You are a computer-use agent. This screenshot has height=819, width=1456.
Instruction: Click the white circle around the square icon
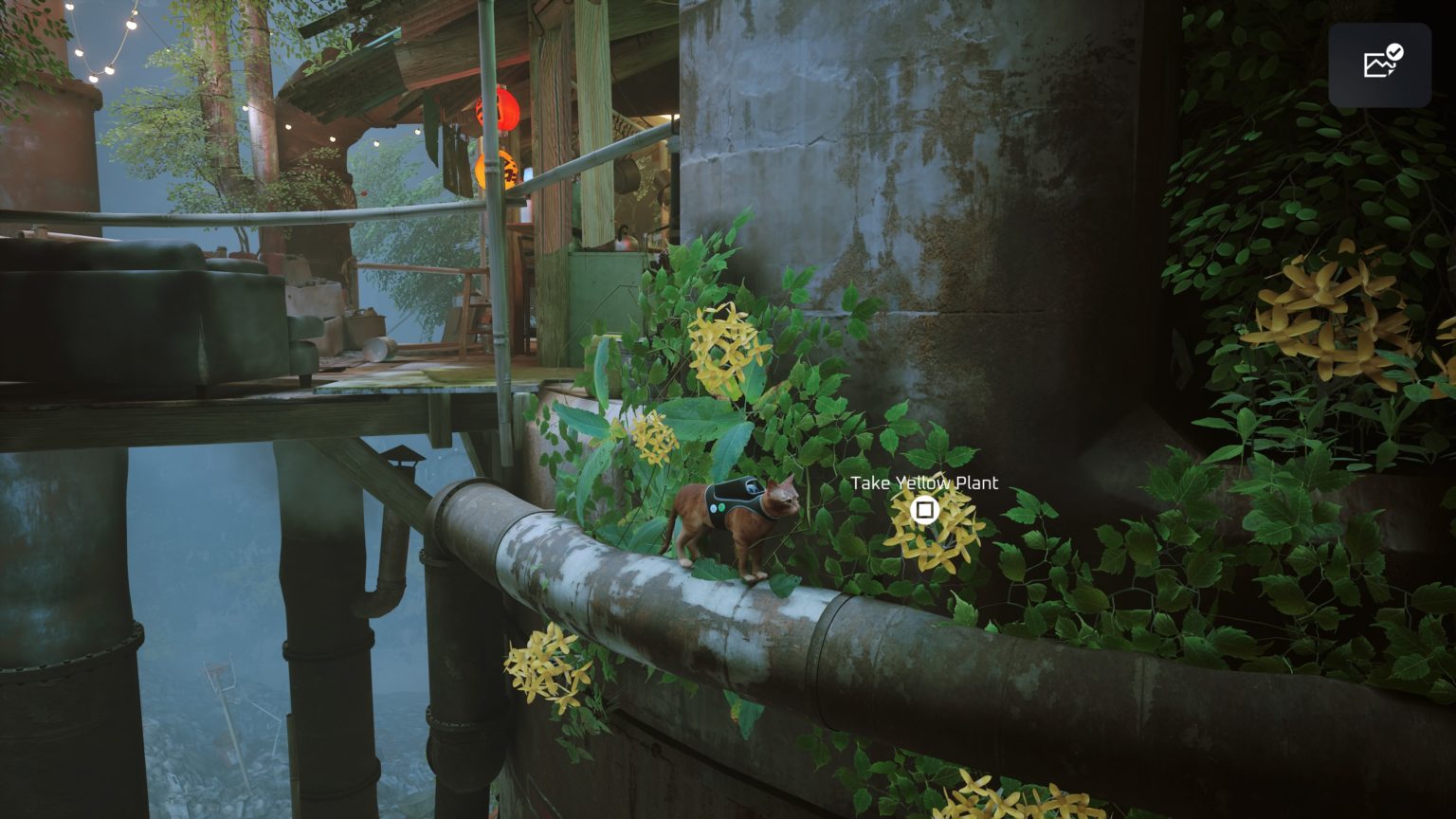tap(923, 509)
